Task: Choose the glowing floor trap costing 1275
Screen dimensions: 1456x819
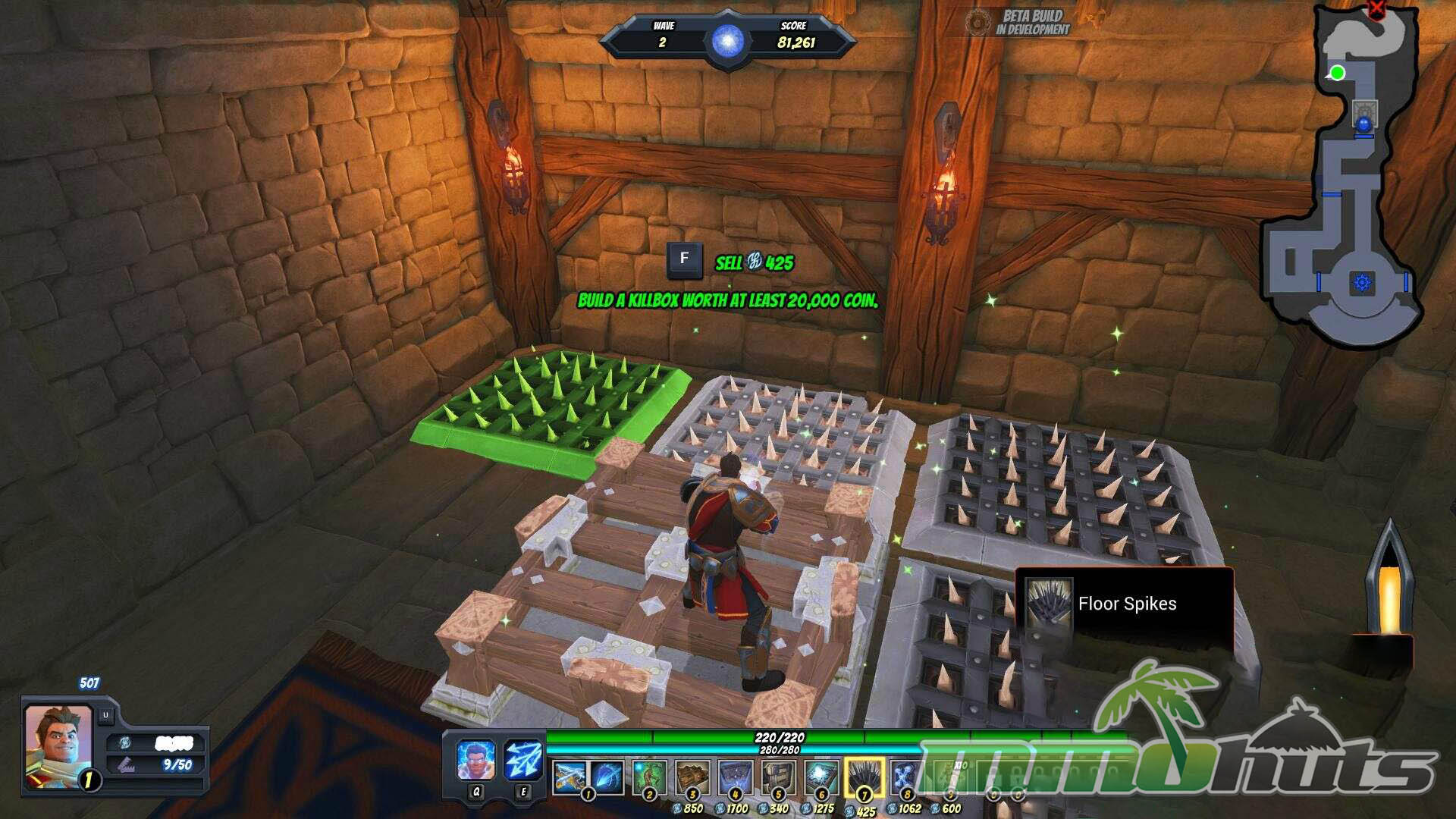Action: [x=821, y=778]
